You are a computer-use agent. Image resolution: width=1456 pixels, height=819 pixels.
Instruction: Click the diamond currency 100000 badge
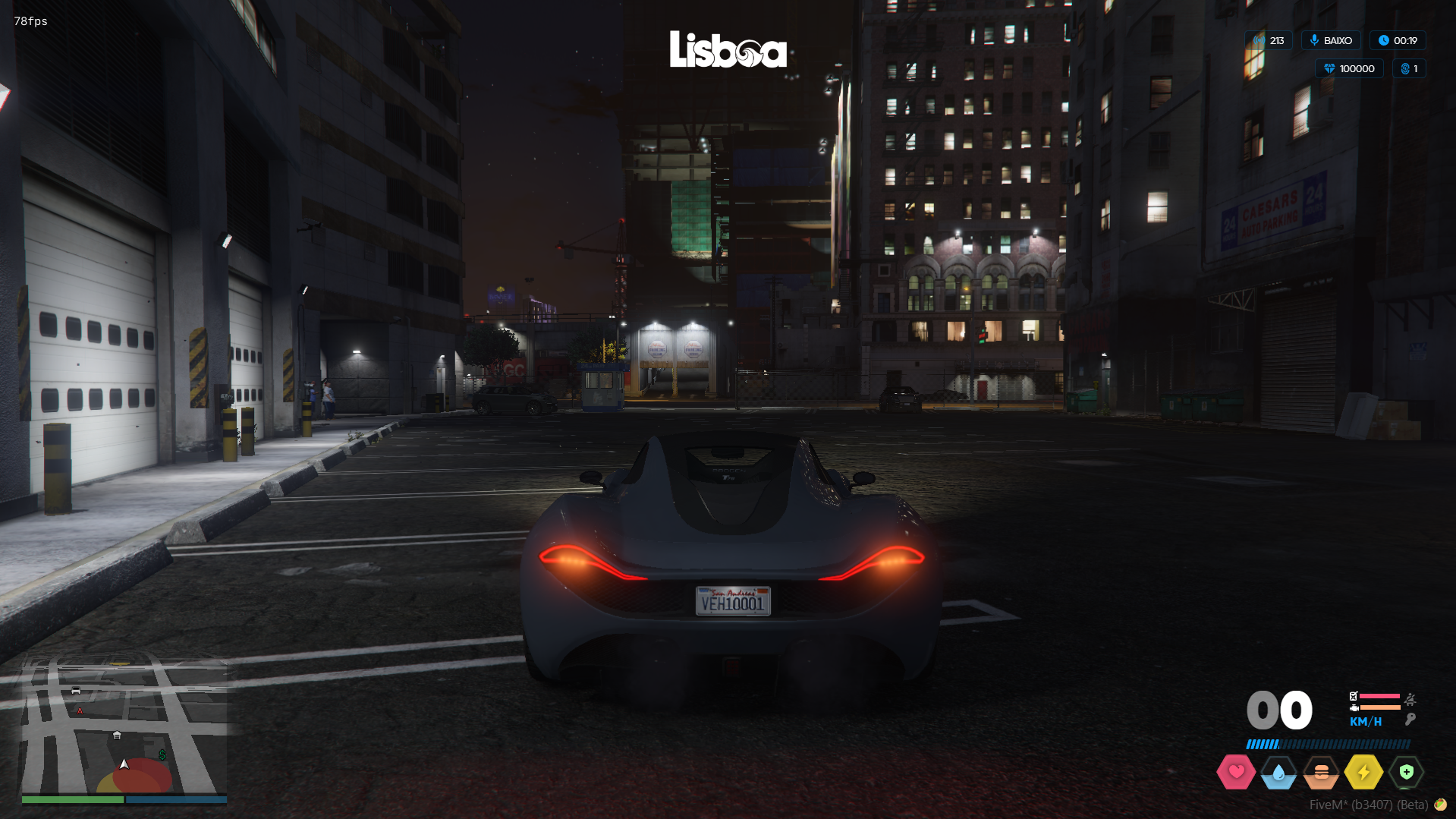click(1349, 68)
